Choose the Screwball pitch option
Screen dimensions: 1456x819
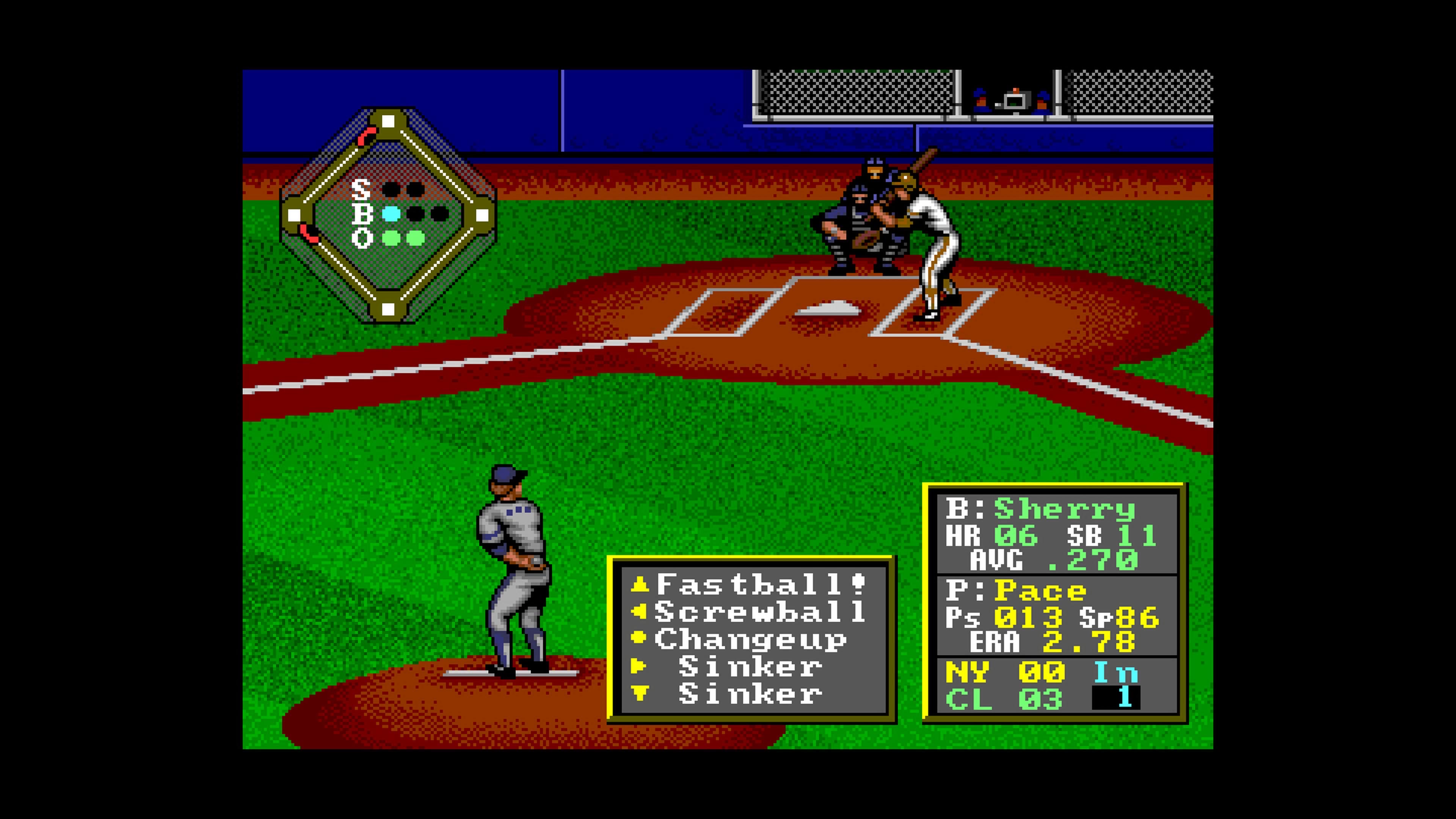(x=759, y=612)
